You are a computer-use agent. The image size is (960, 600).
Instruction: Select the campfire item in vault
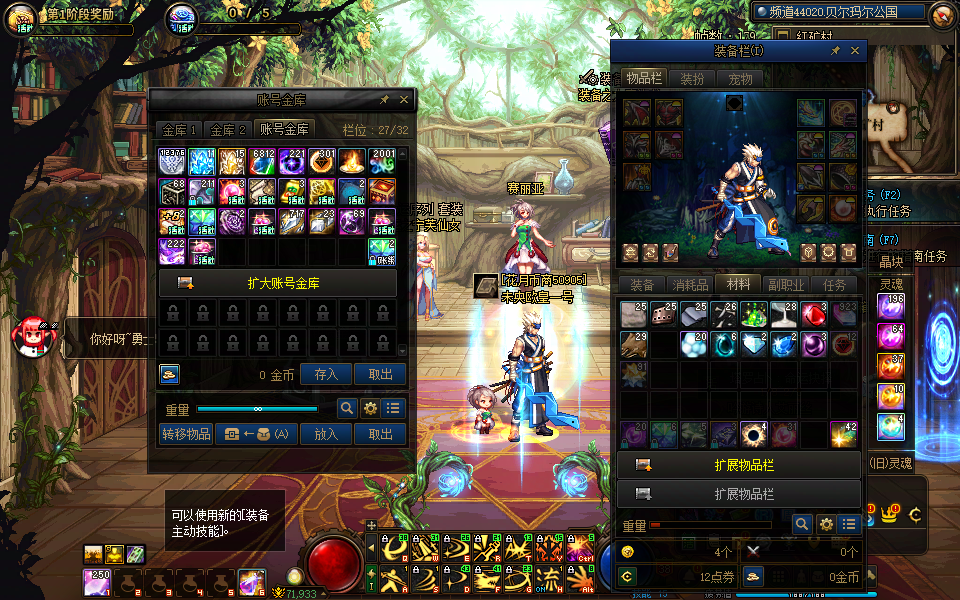352,161
